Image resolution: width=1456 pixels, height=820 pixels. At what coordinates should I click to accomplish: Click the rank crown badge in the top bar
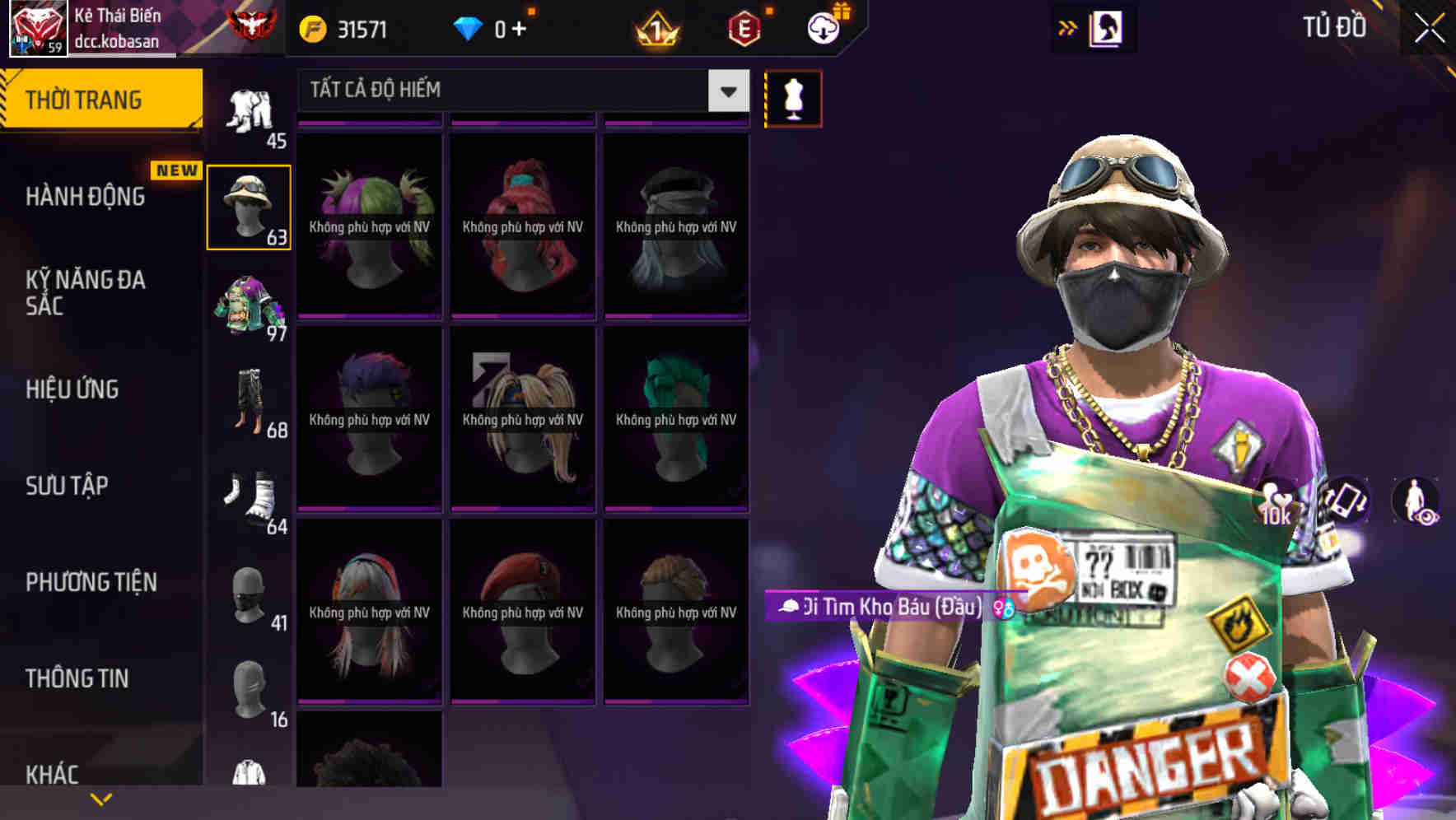tap(656, 27)
